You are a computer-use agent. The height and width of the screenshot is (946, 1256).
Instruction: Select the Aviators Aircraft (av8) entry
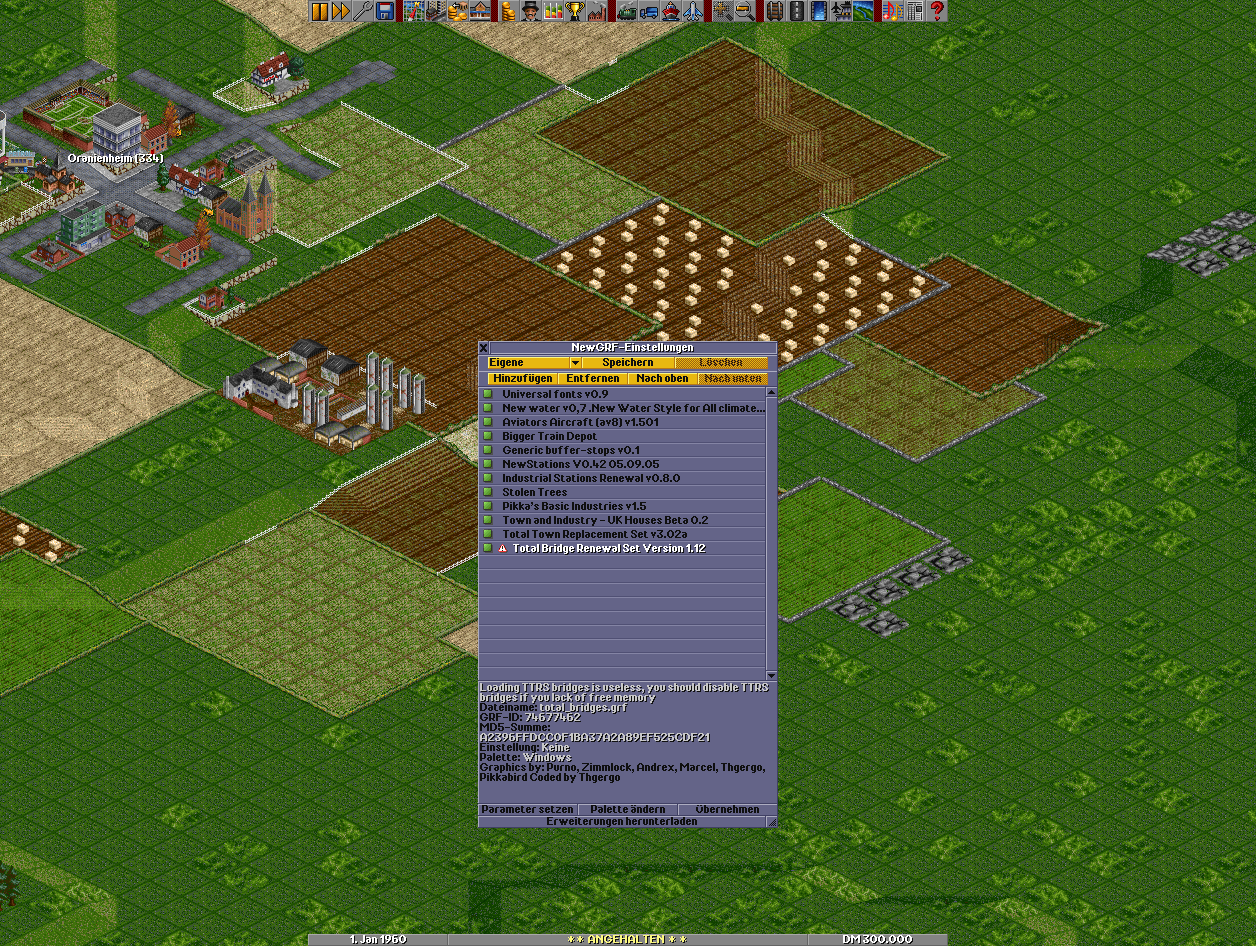580,422
